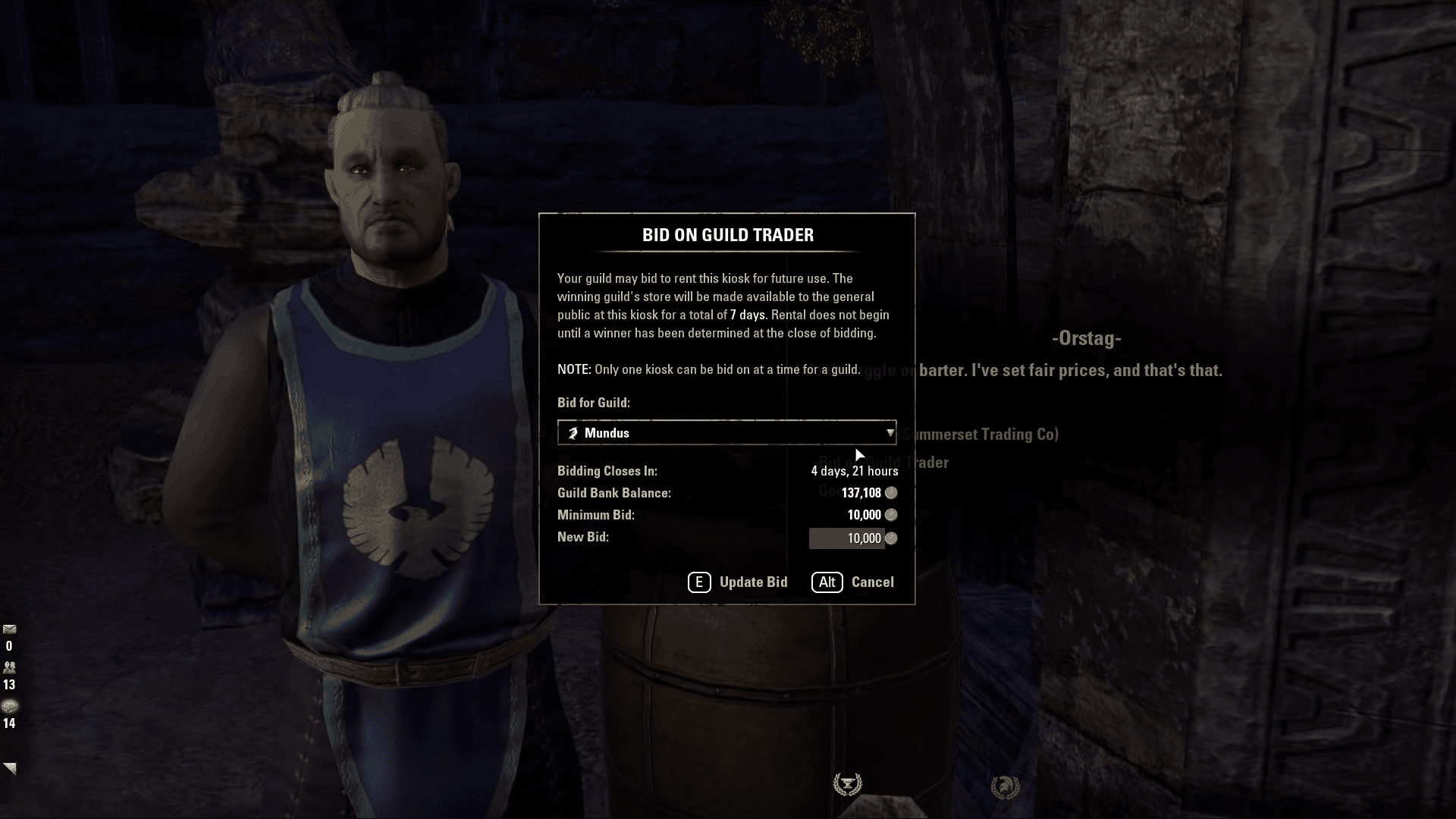The height and width of the screenshot is (819, 1456).
Task: Highlight the 10,000 value in New Bid
Action: pyautogui.click(x=864, y=538)
